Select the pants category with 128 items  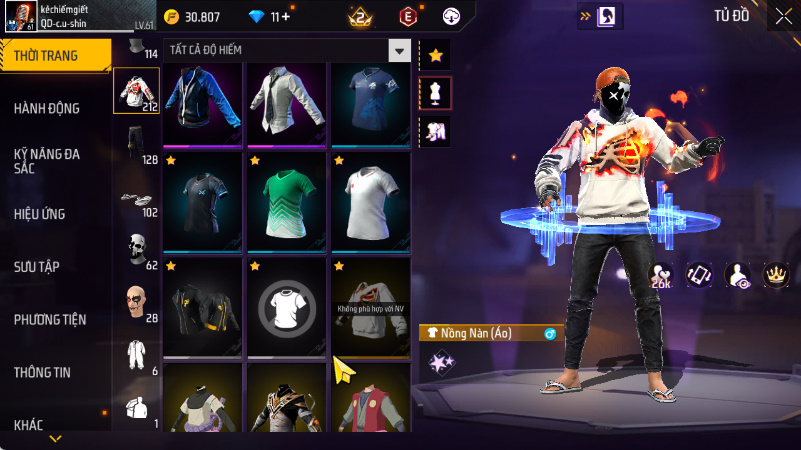[x=136, y=143]
